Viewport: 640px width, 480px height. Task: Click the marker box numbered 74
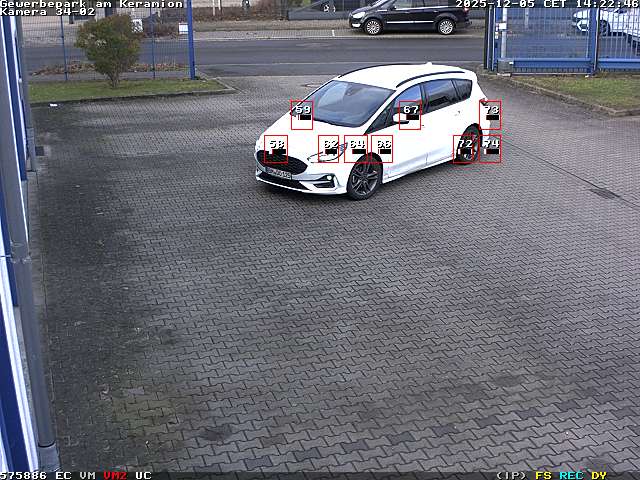click(x=490, y=149)
